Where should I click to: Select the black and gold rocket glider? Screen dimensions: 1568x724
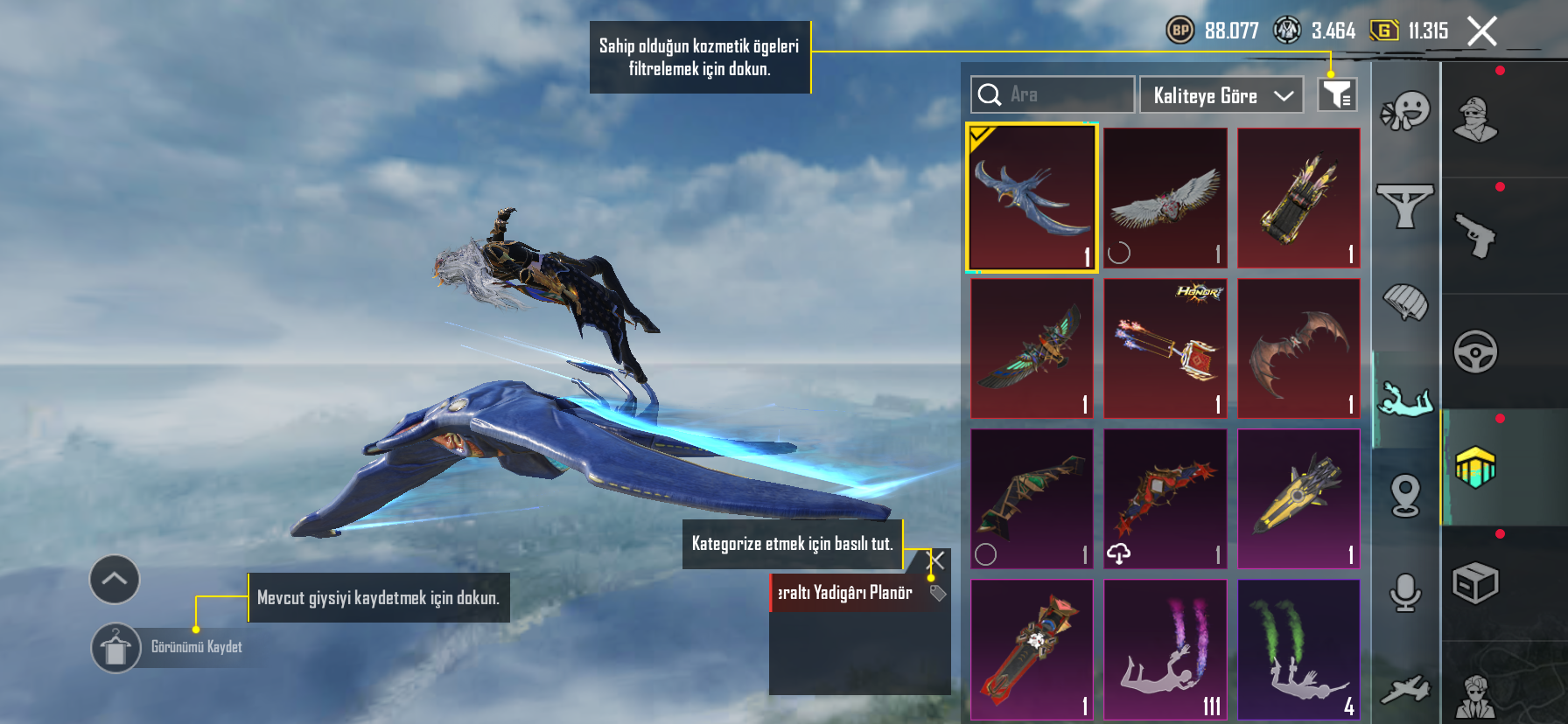(x=1298, y=198)
